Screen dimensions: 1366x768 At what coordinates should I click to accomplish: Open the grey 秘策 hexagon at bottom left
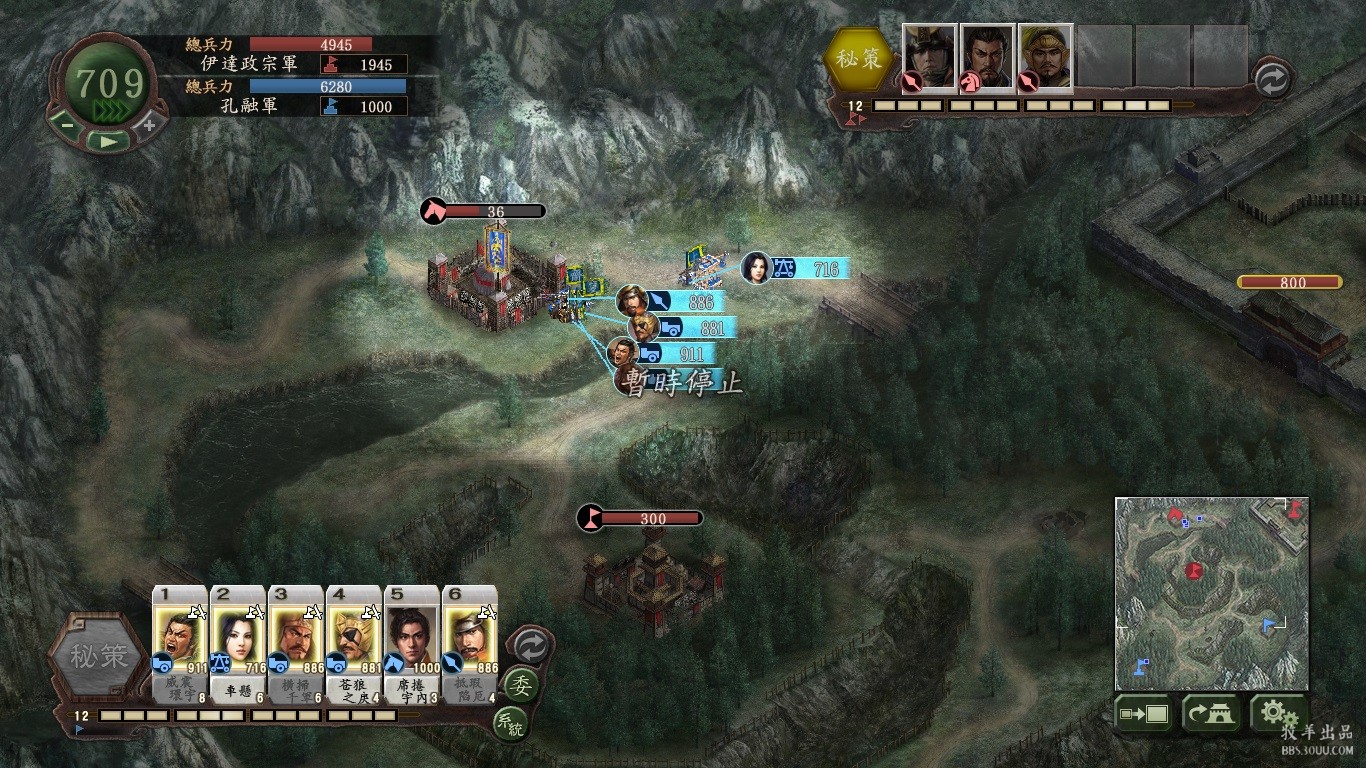point(98,657)
